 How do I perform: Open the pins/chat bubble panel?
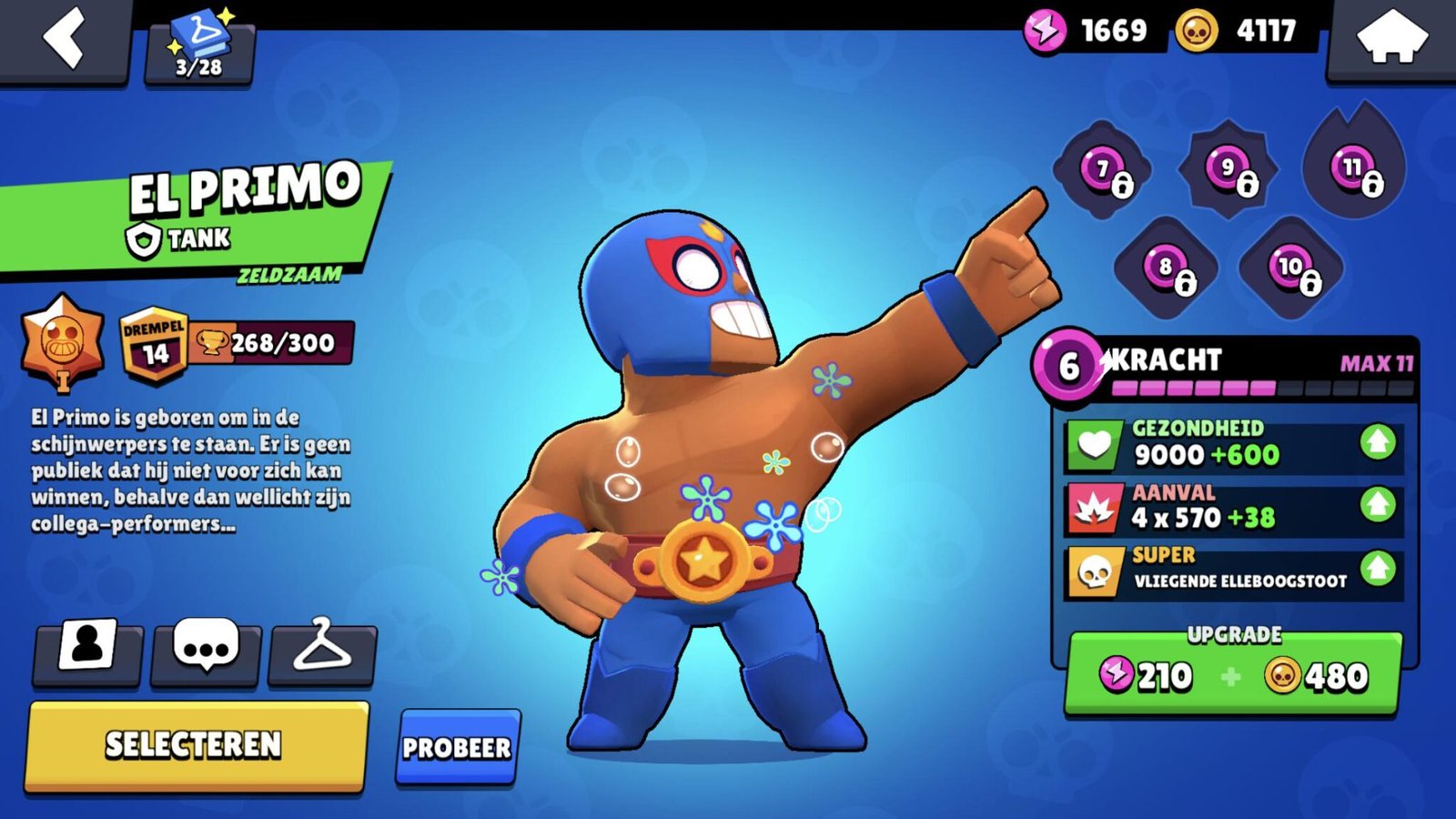[x=205, y=652]
